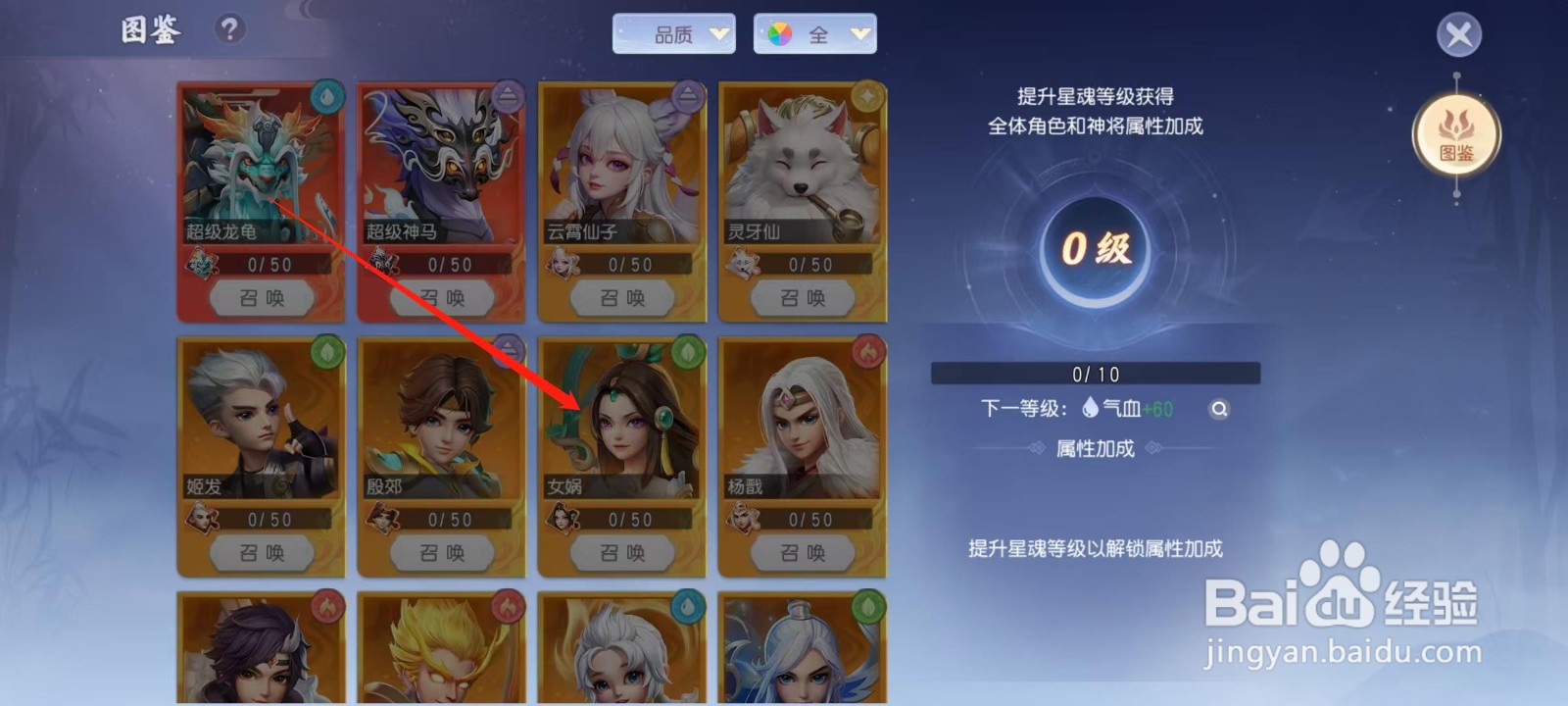Open the 品质 quality filter dropdown

click(674, 33)
